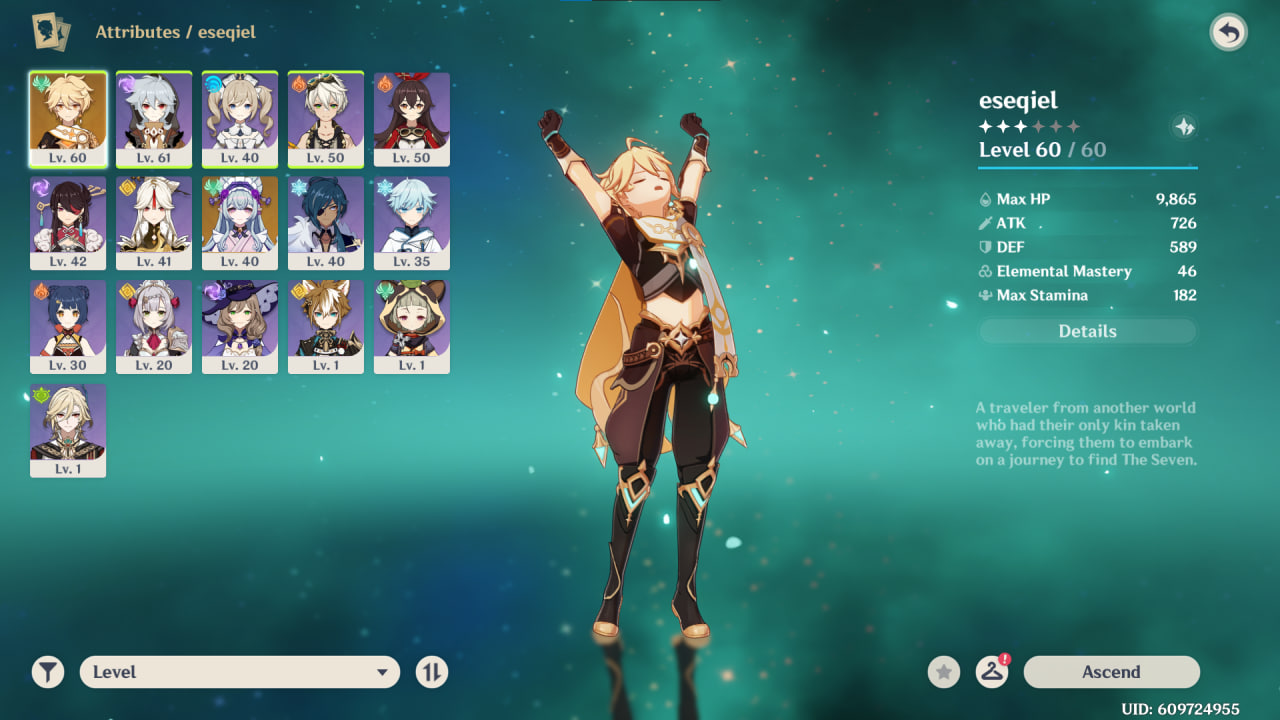Screen dimensions: 1280x720
Task: Reverse the sort order arrows
Action: coord(432,672)
